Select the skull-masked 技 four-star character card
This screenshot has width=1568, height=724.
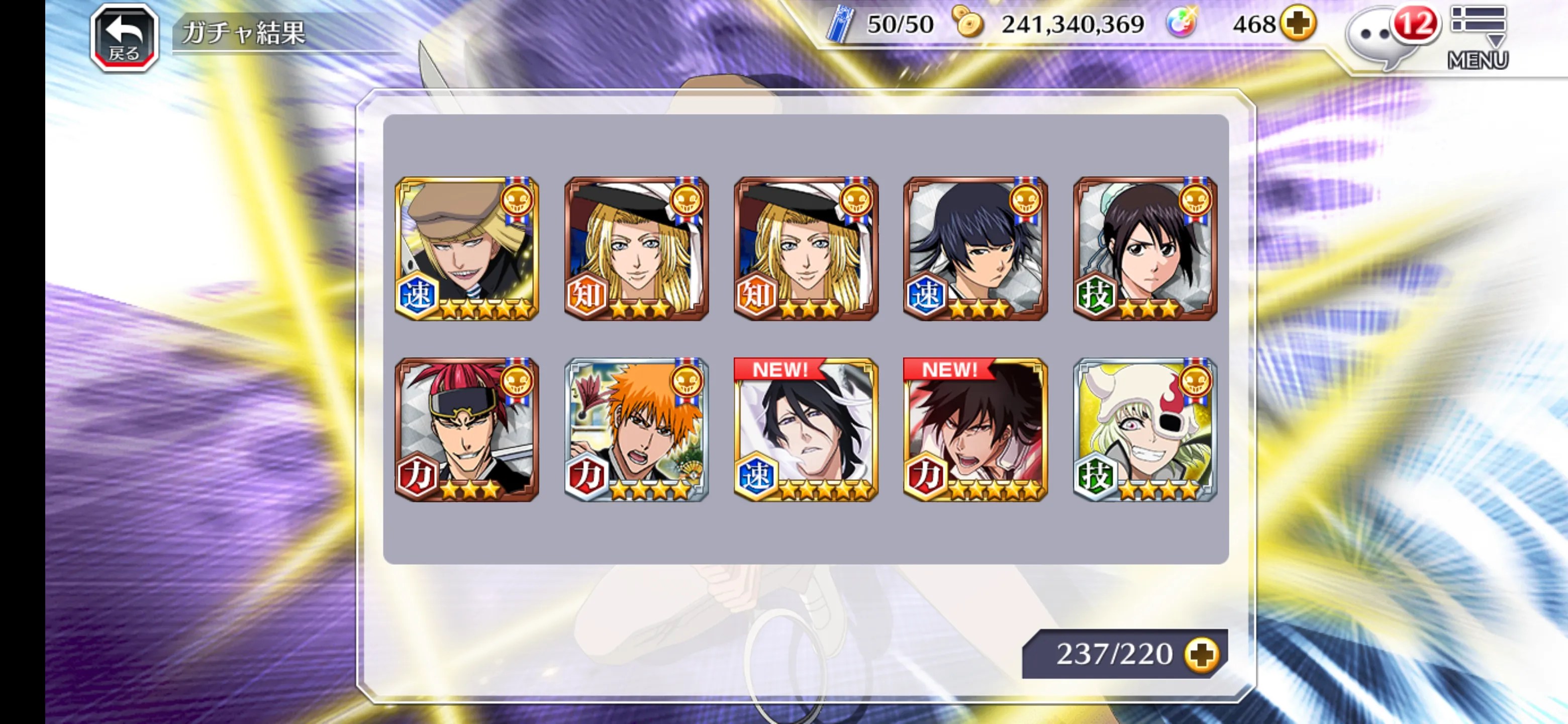1144,430
